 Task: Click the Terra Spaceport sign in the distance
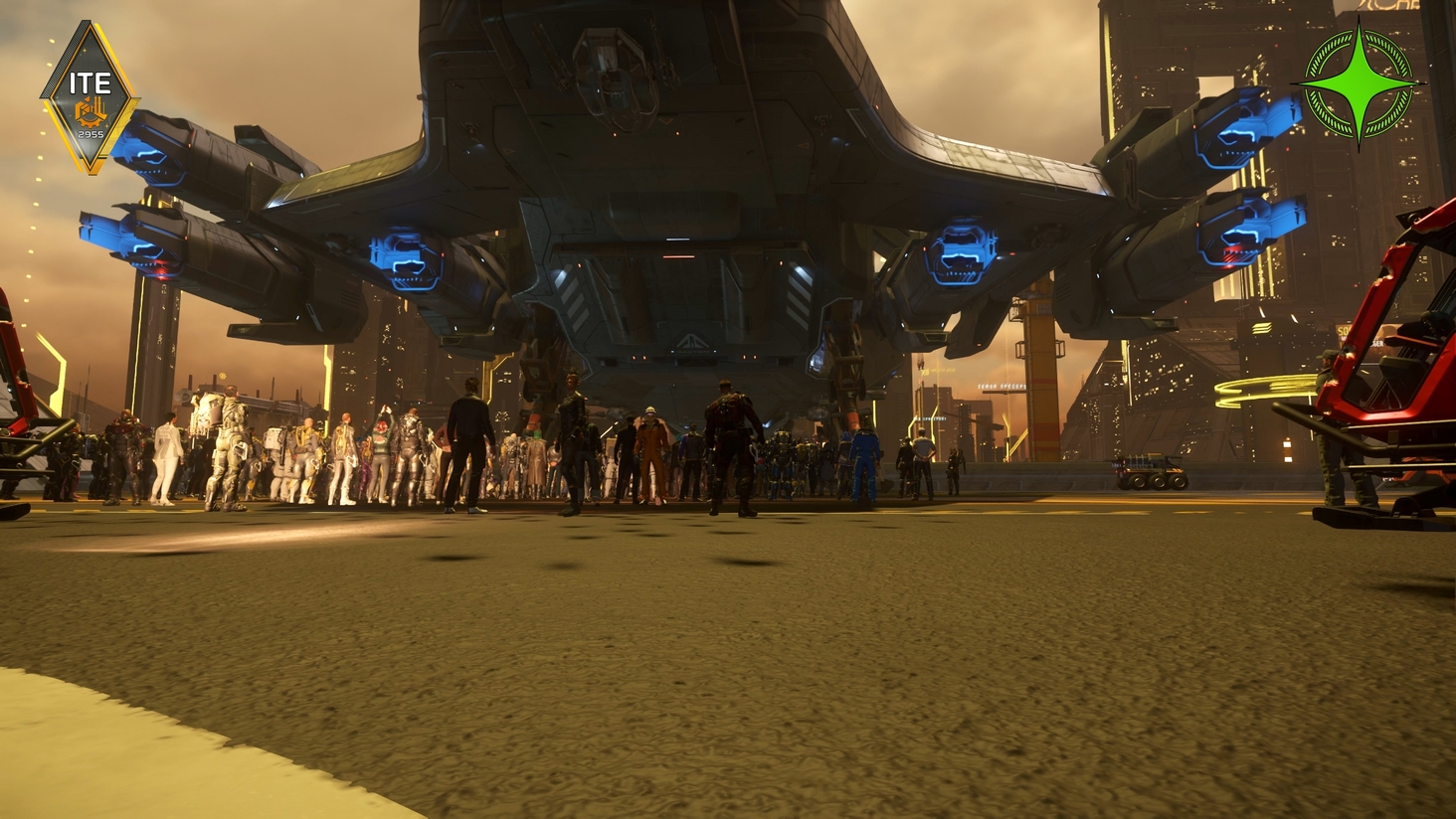coord(1001,387)
